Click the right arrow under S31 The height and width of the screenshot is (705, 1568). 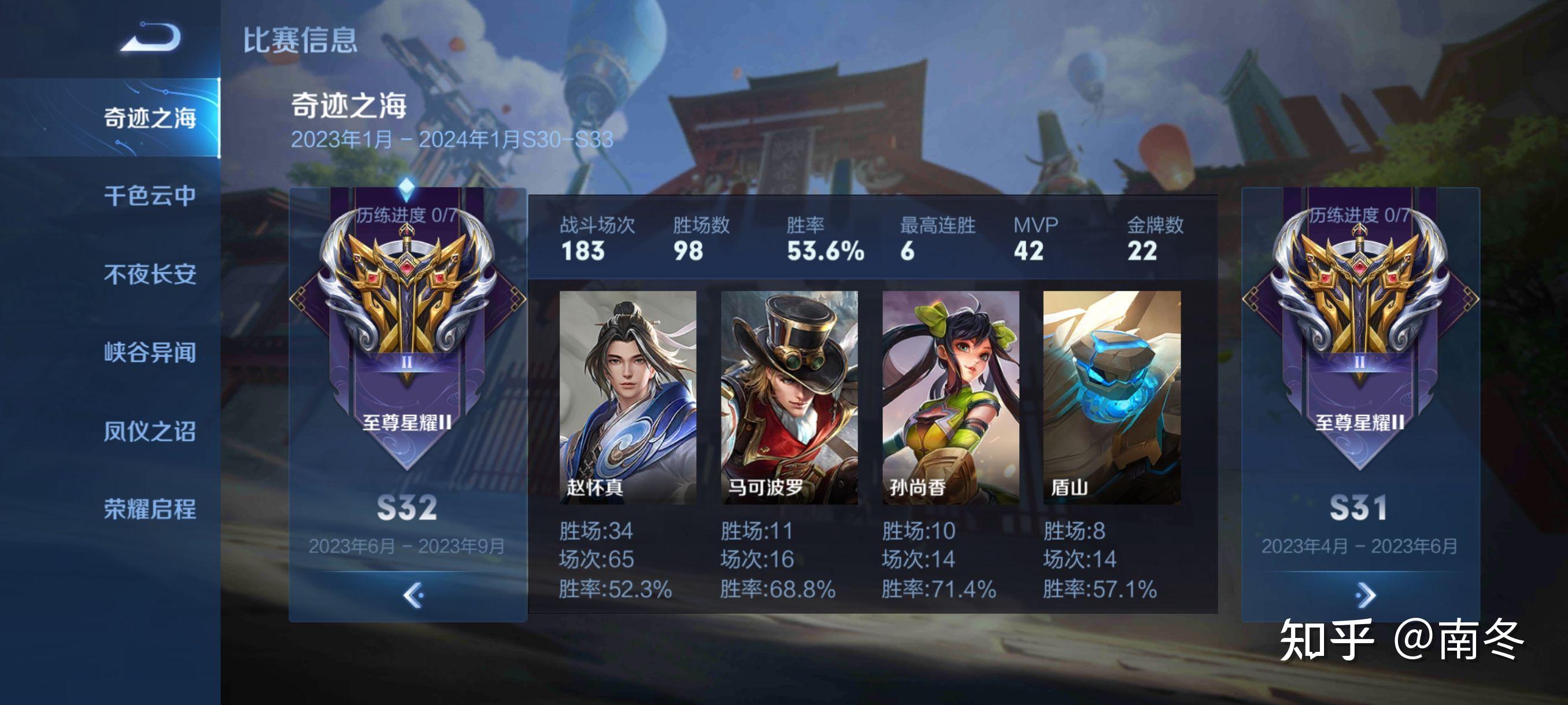click(x=1365, y=595)
